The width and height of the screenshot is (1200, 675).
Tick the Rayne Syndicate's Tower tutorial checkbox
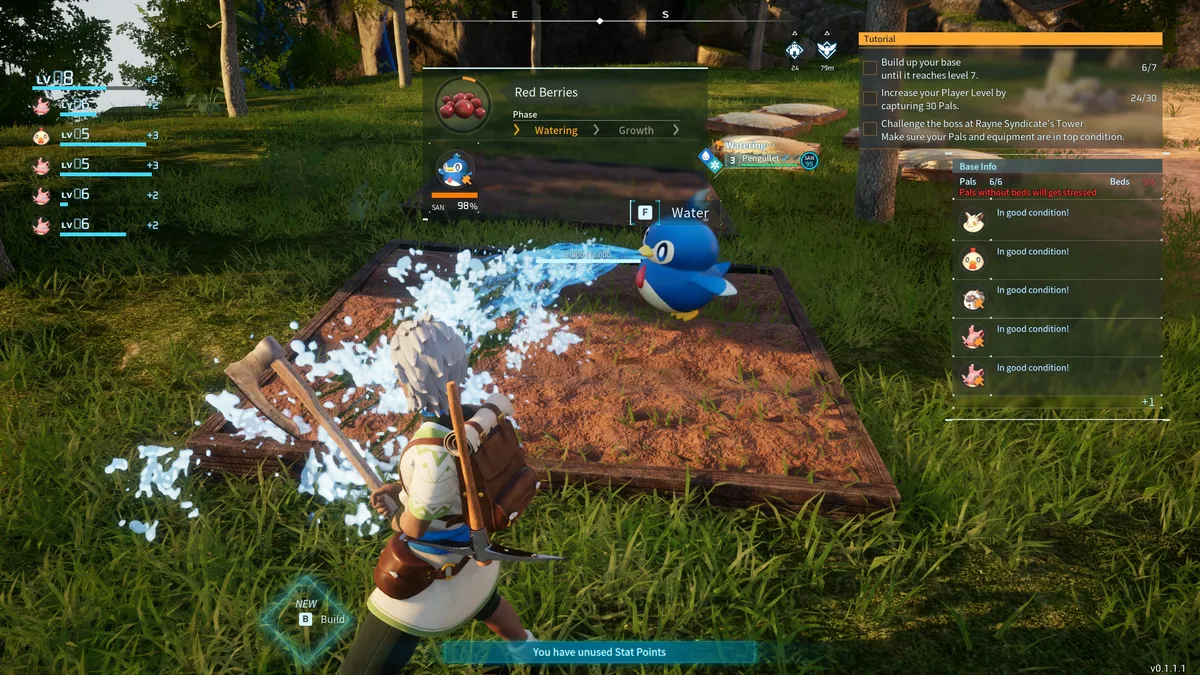point(870,129)
